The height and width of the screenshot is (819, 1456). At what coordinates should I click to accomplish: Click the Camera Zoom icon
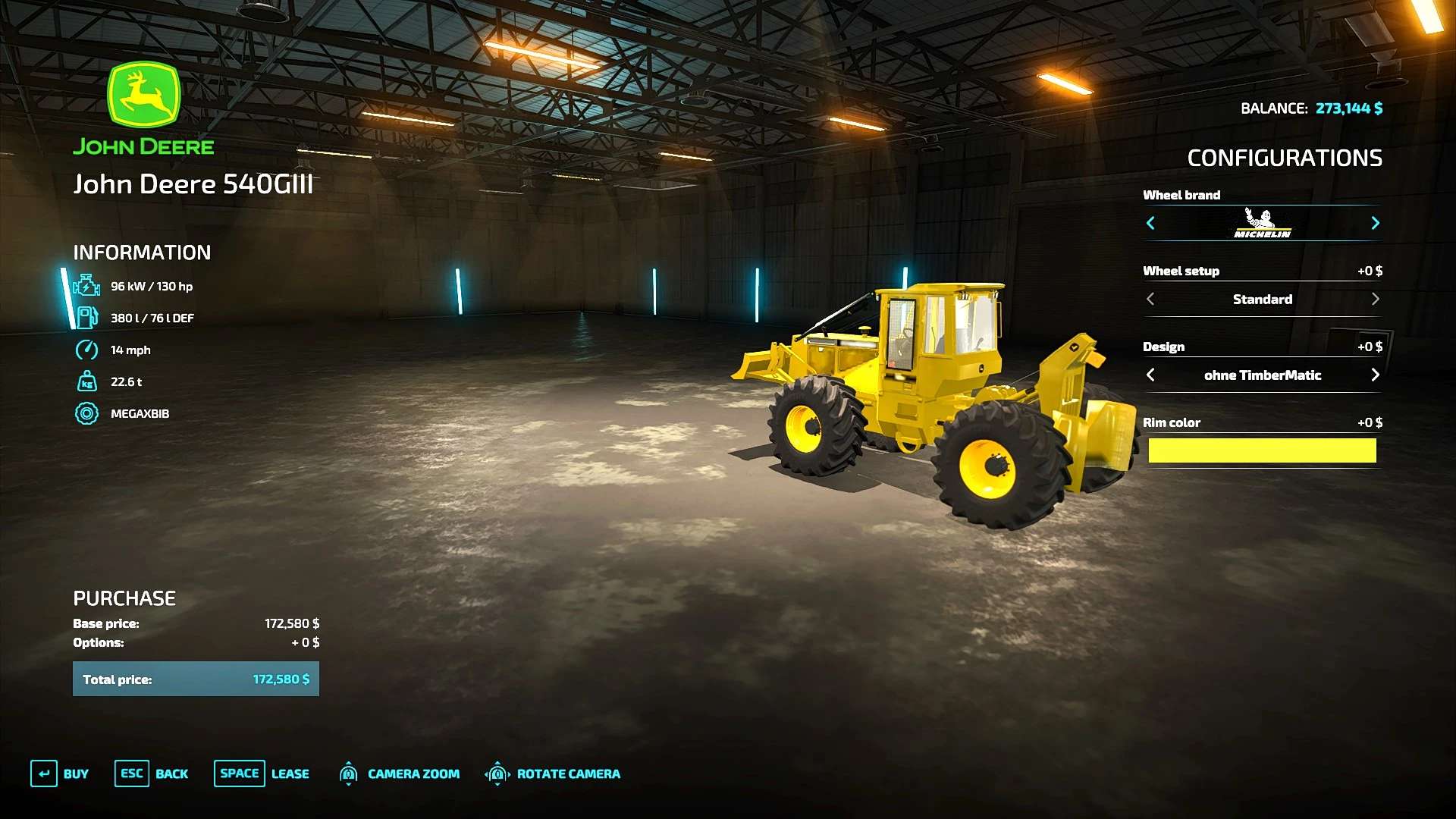click(x=350, y=773)
